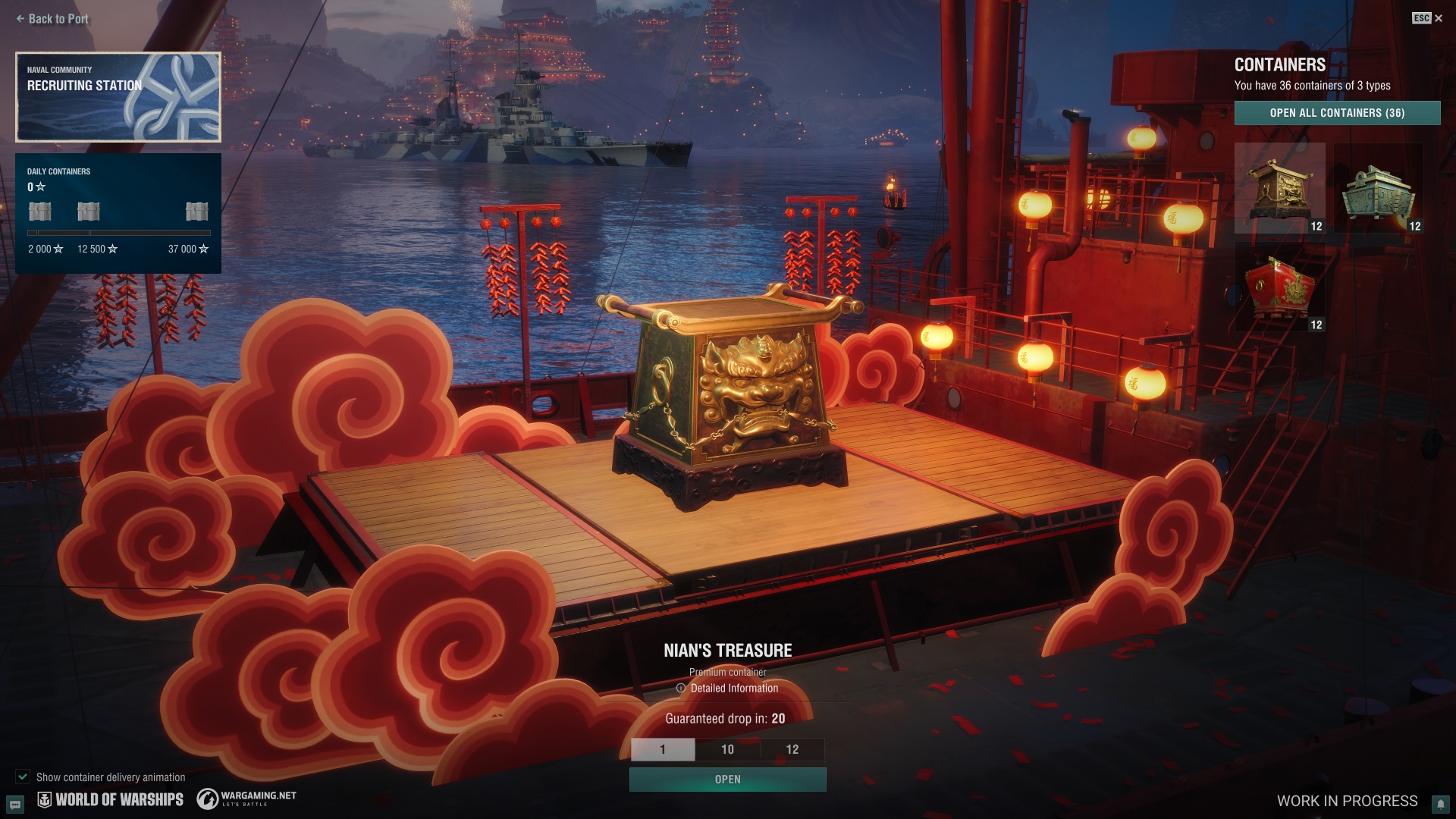The height and width of the screenshot is (819, 1456).
Task: Go back to Port
Action: (52, 19)
